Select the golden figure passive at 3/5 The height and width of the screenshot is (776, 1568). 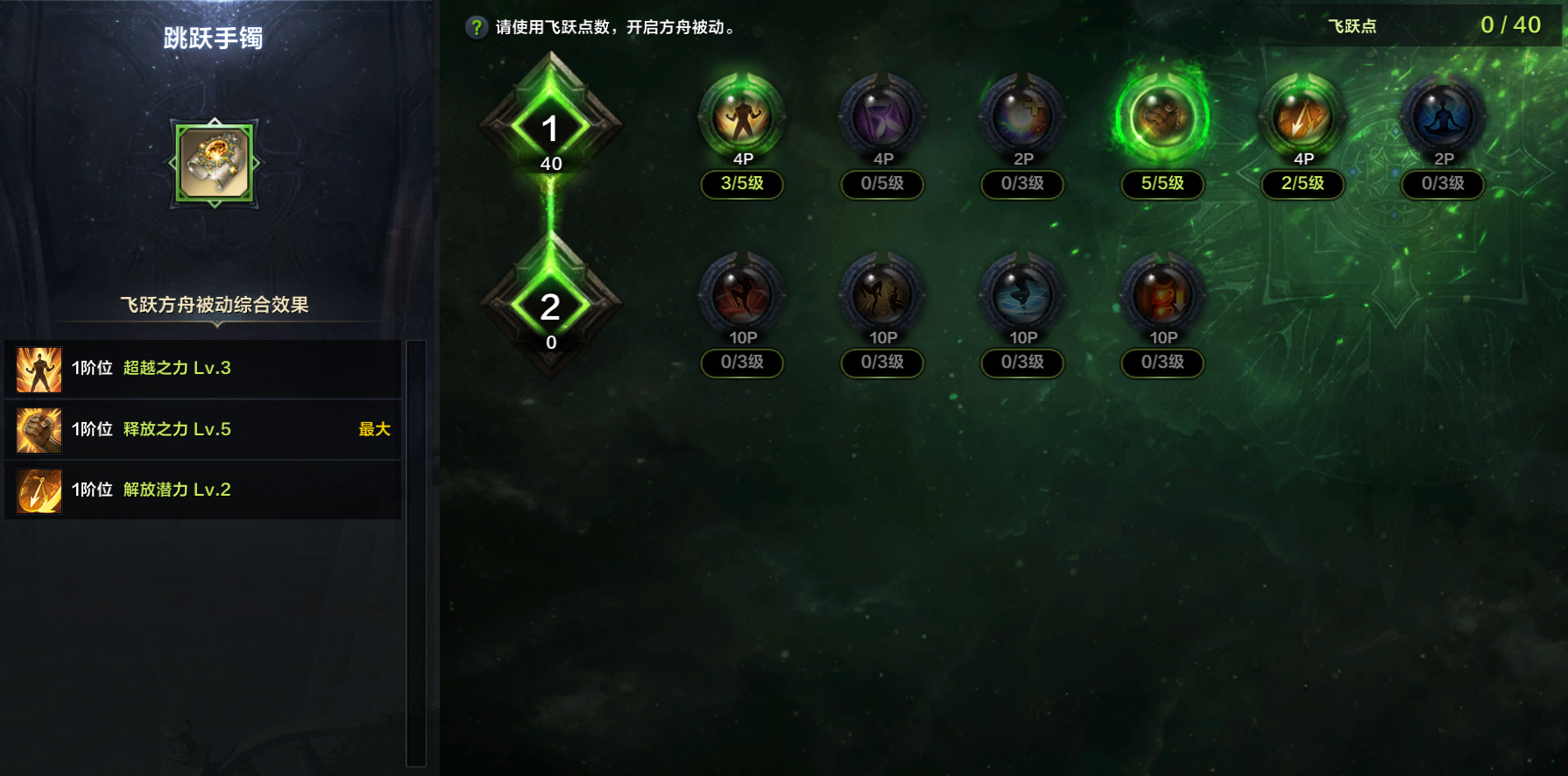point(742,118)
